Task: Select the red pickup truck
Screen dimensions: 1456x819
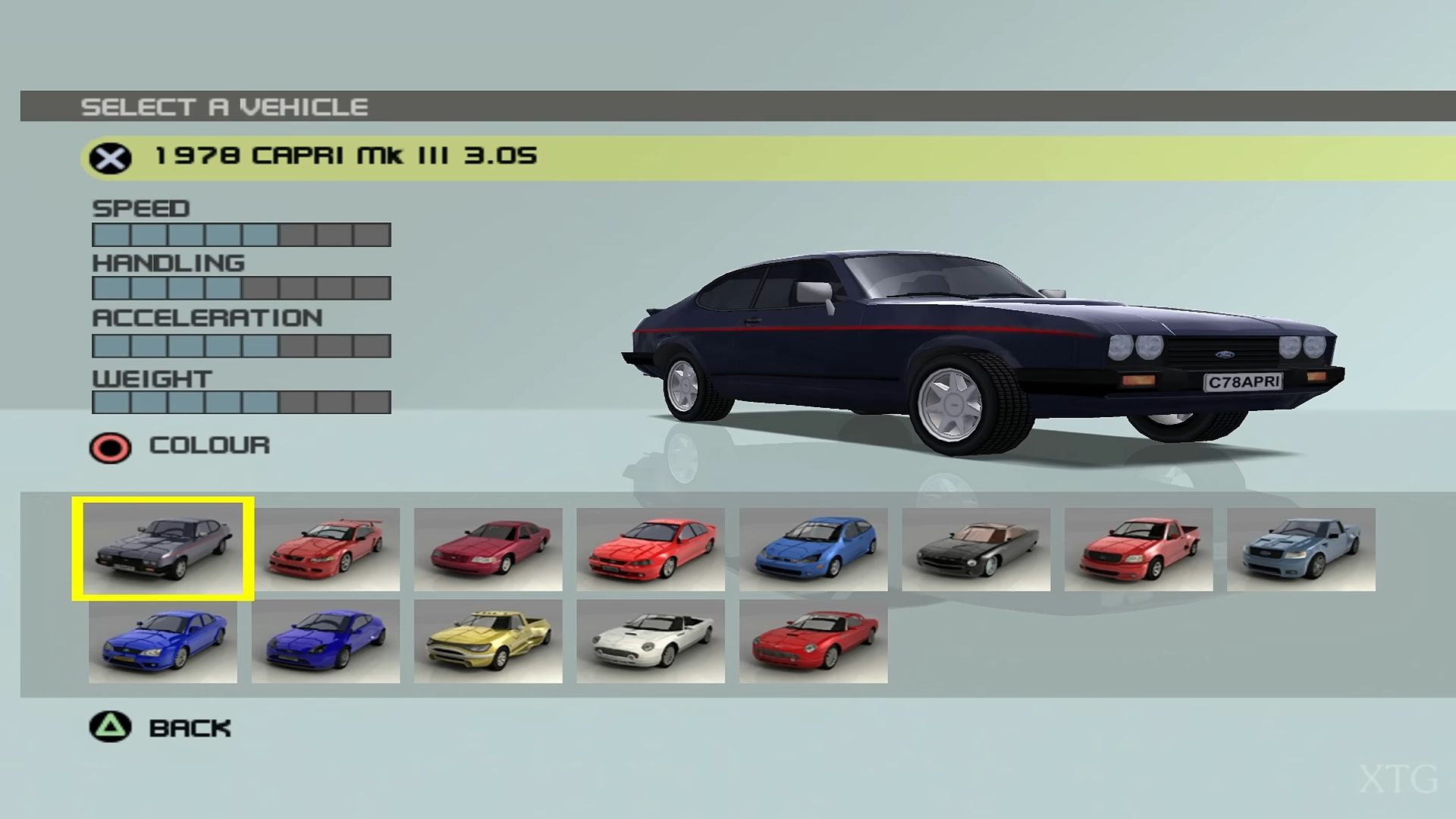Action: click(x=1138, y=549)
